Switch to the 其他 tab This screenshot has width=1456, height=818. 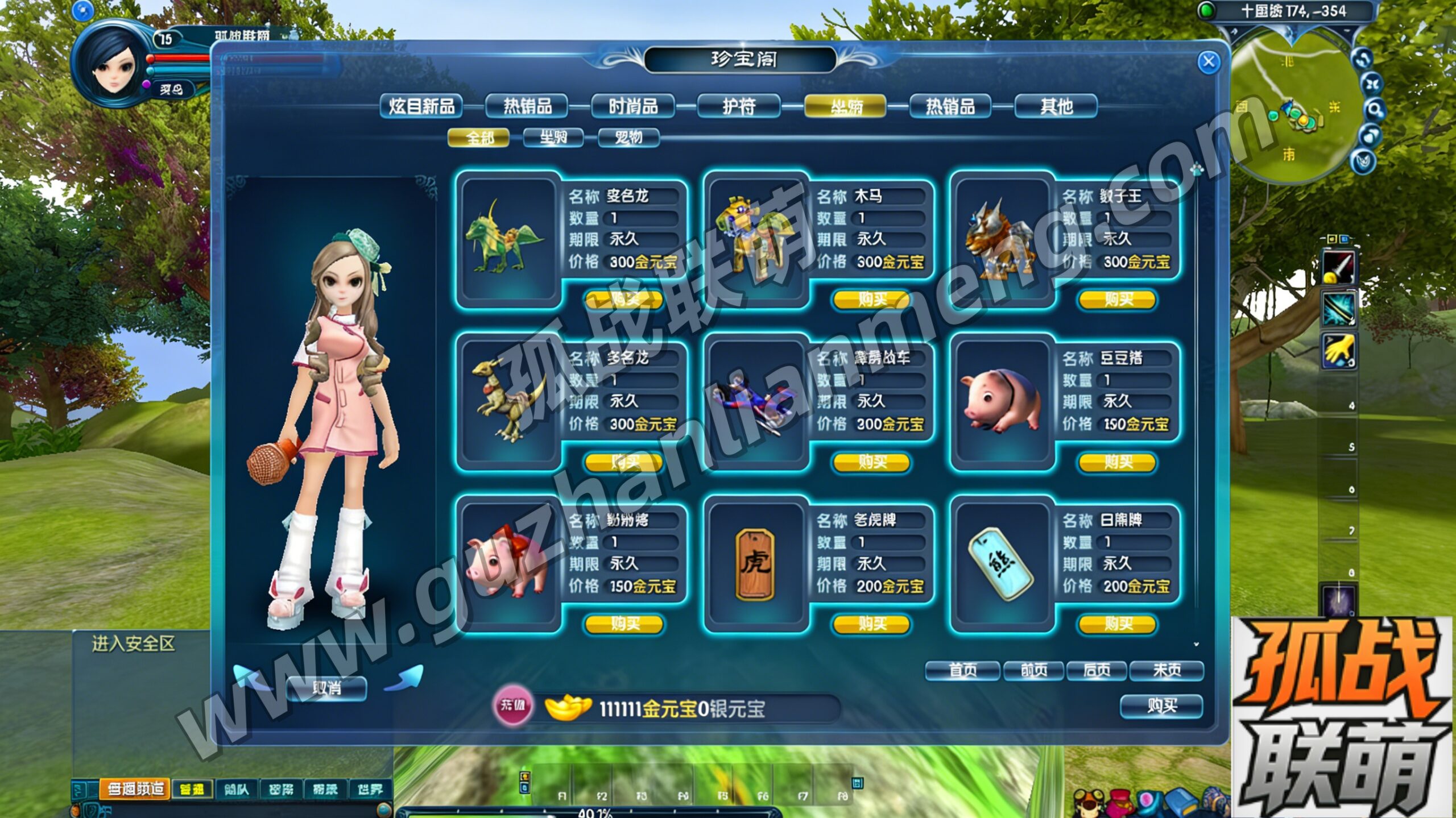pos(1056,106)
